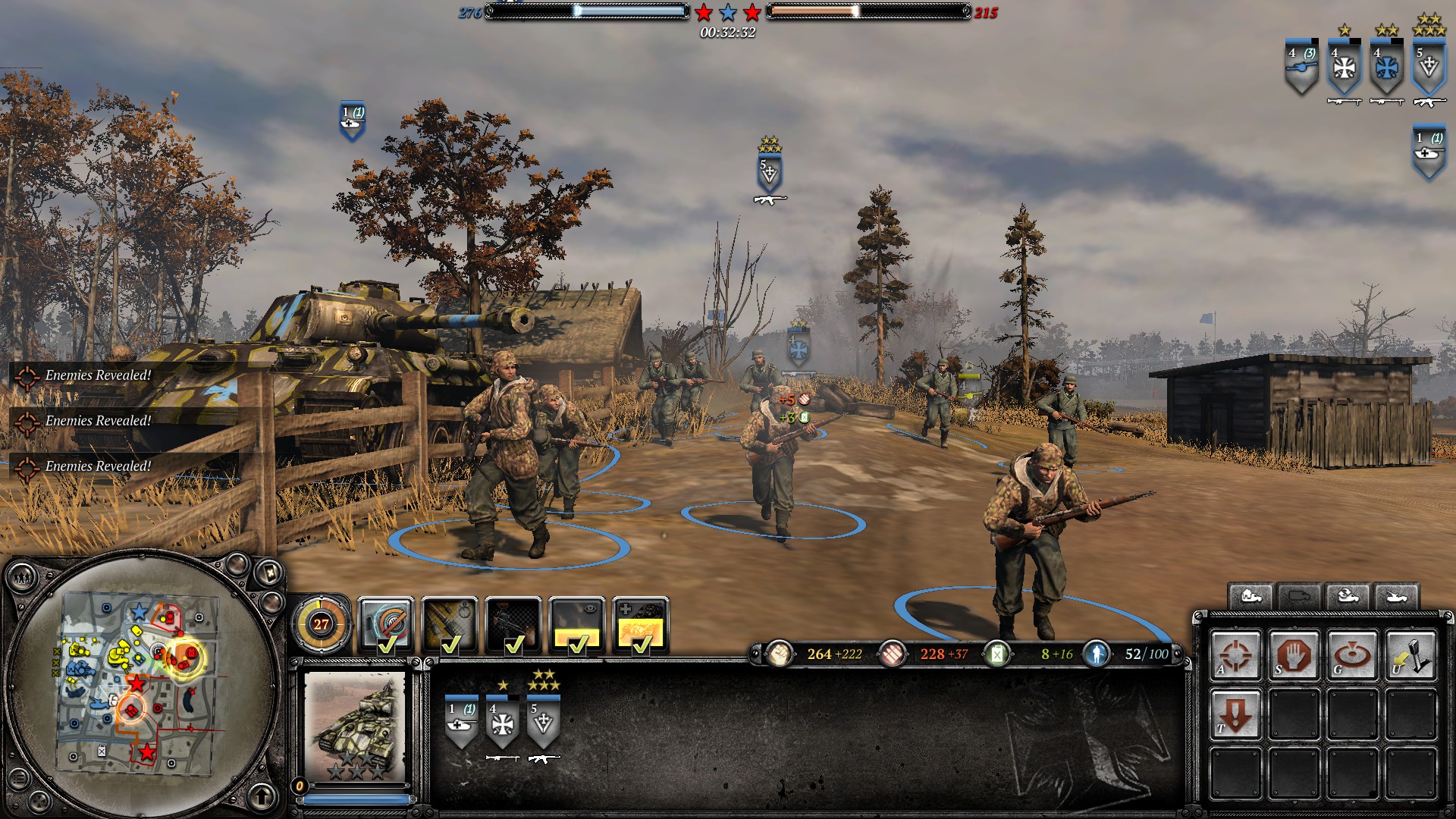Click the first Enemies Revealed notification
The width and height of the screenshot is (1456, 819).
coord(97,375)
